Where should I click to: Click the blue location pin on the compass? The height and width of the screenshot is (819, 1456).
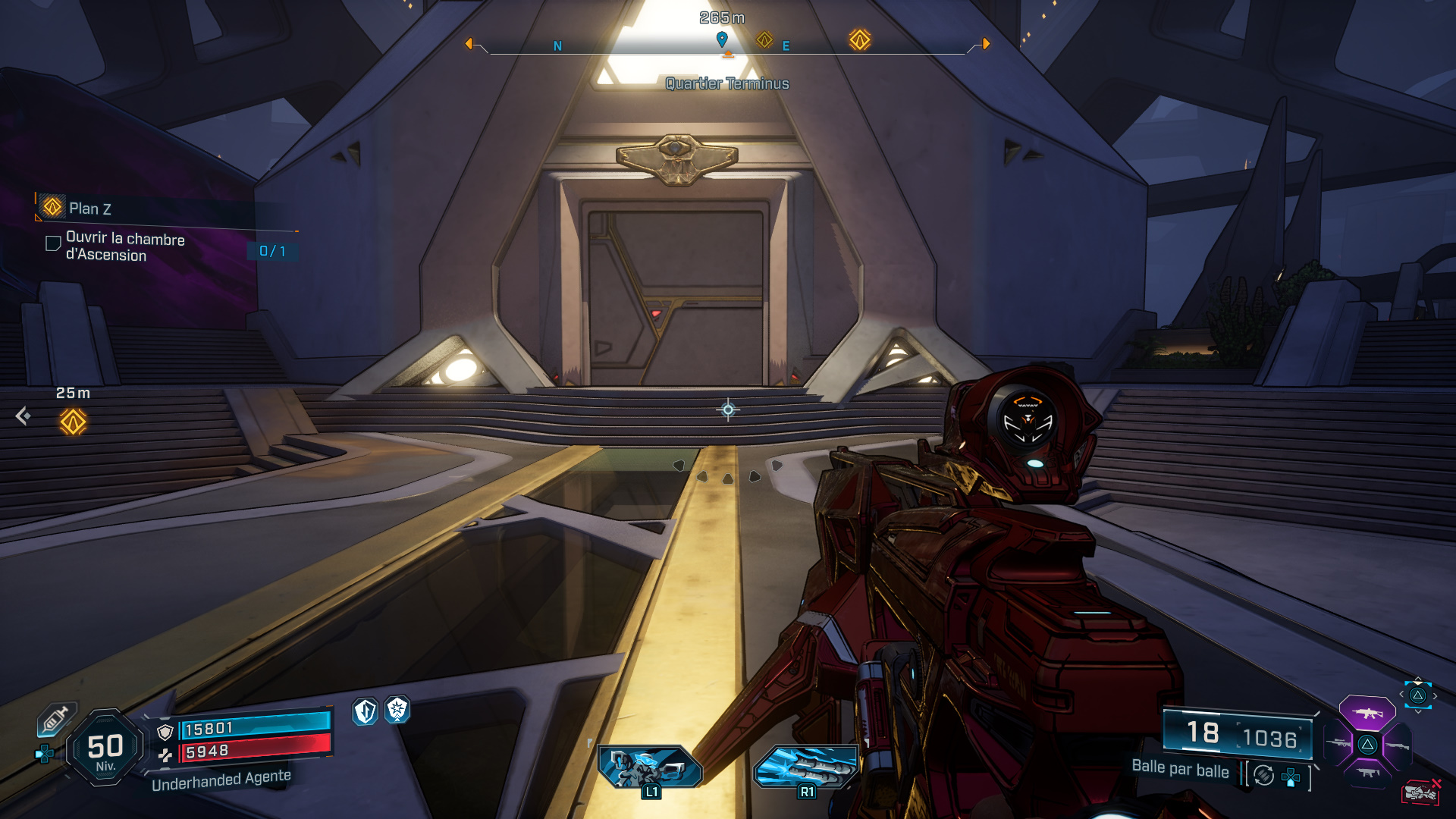coord(722,38)
